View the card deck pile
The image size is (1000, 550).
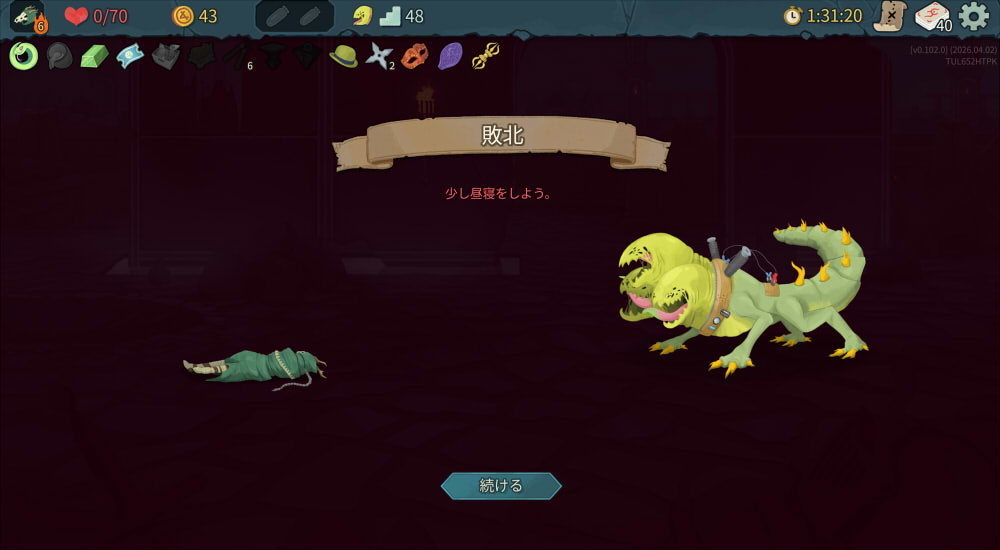(932, 17)
